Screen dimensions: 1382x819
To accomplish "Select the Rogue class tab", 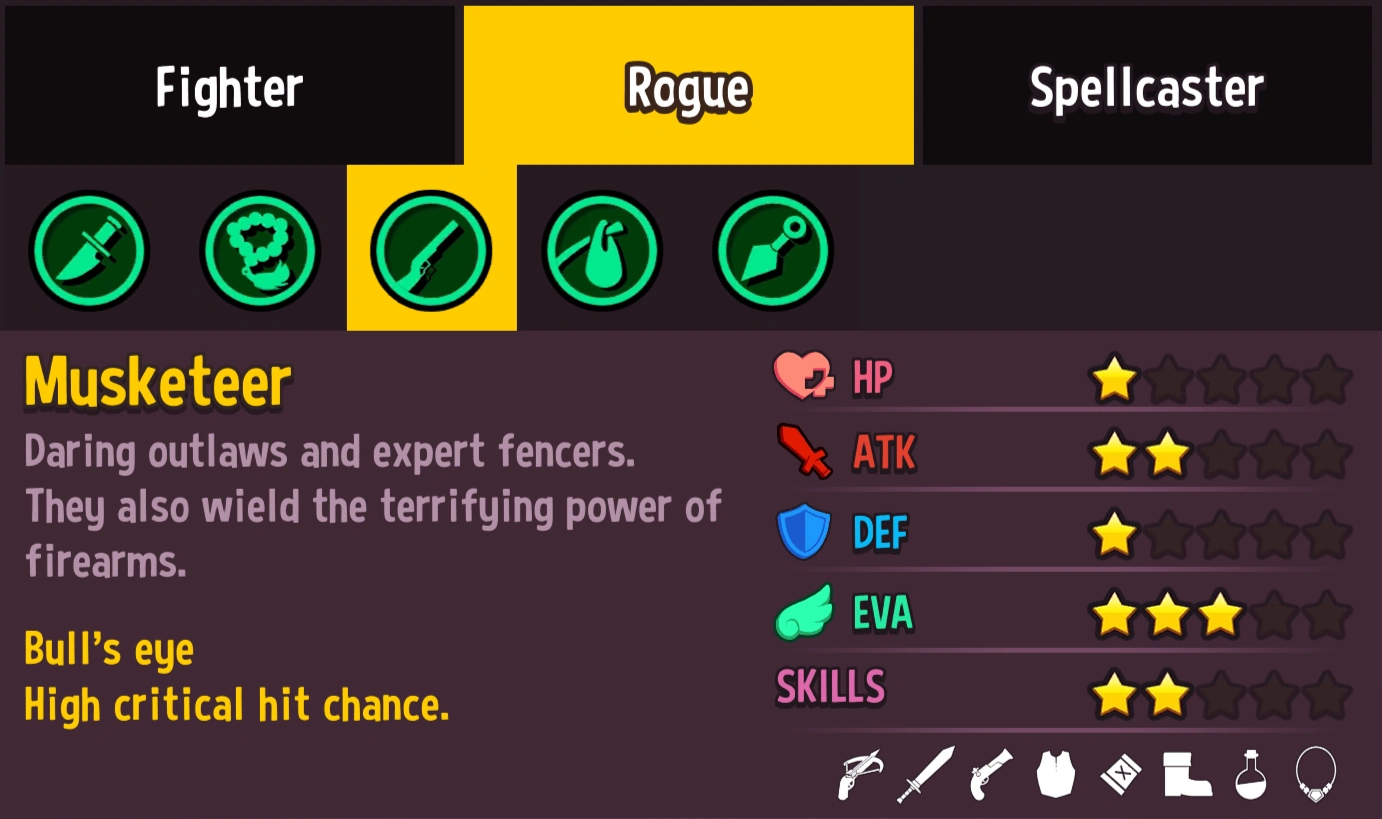I will click(x=688, y=85).
